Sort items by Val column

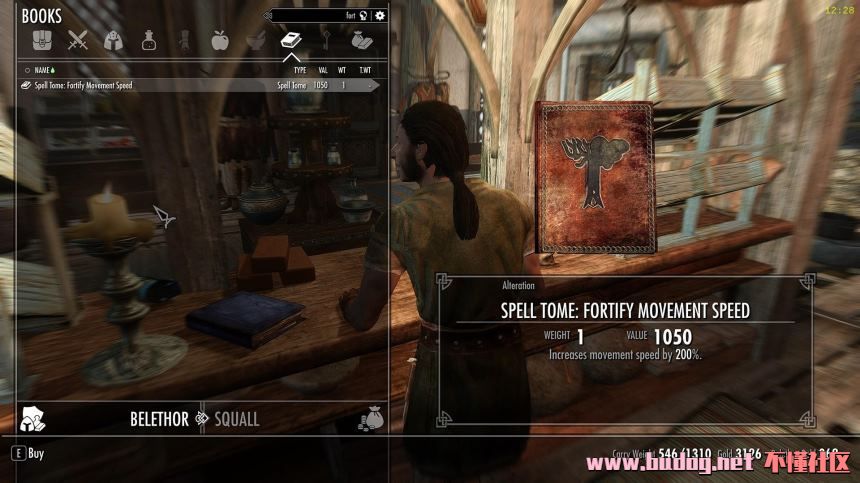pos(323,70)
